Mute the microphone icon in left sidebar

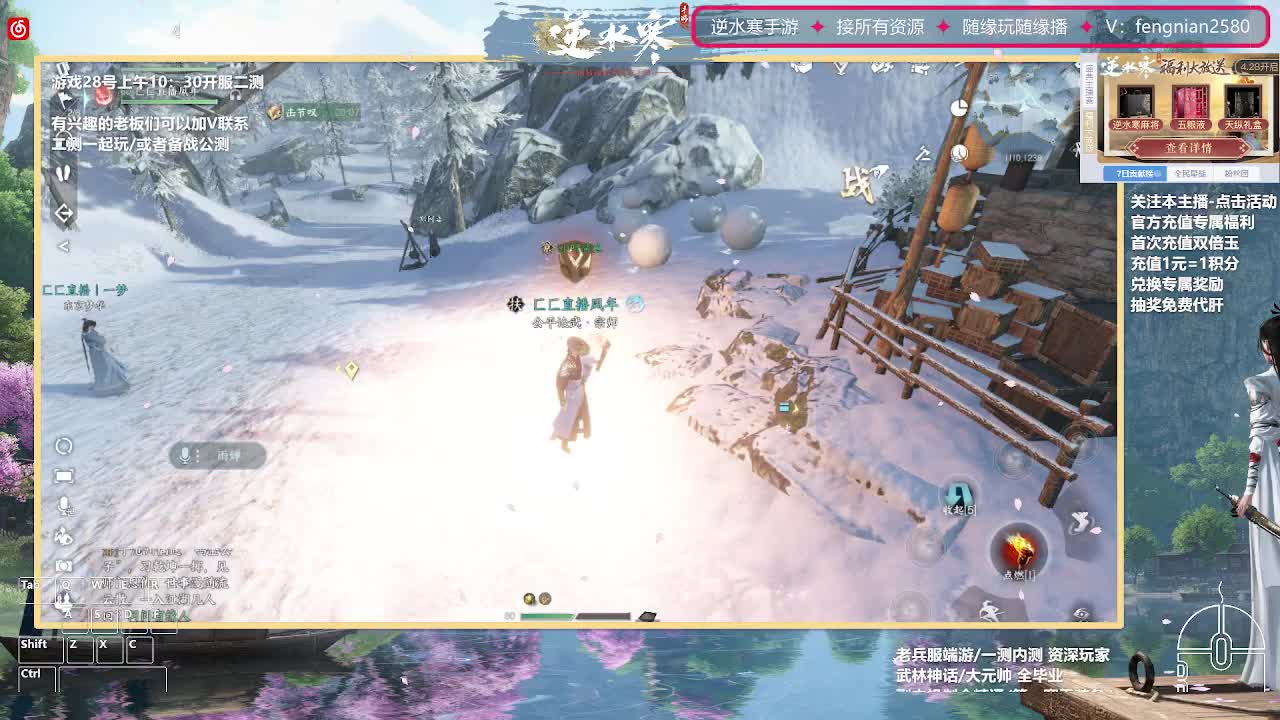tap(64, 504)
